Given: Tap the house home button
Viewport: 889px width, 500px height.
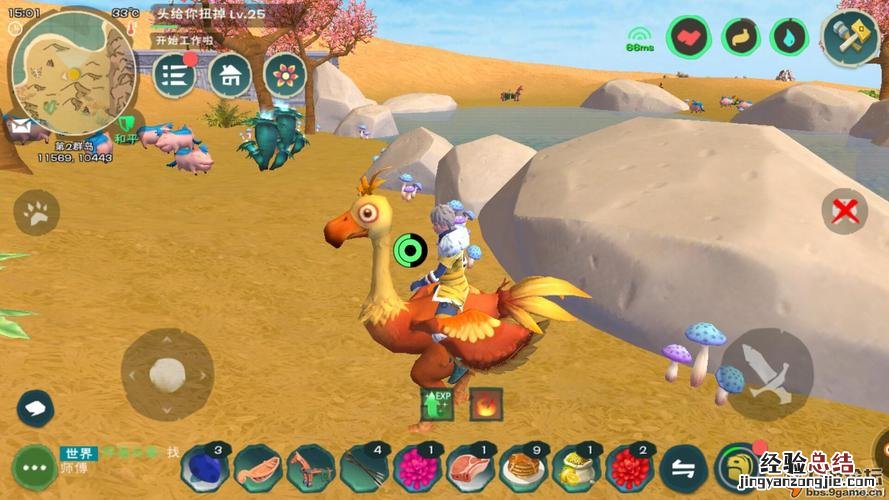Looking at the screenshot, I should (x=230, y=75).
